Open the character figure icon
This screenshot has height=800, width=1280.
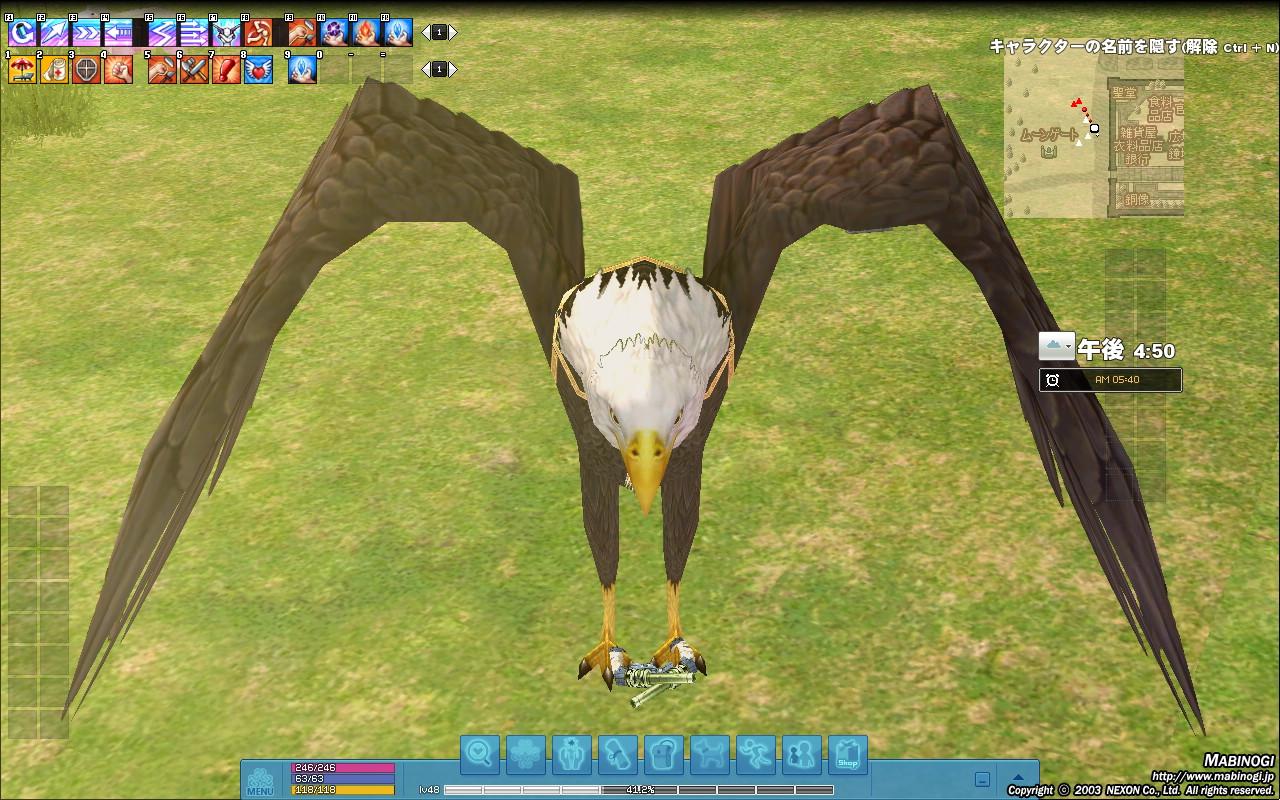(x=572, y=755)
